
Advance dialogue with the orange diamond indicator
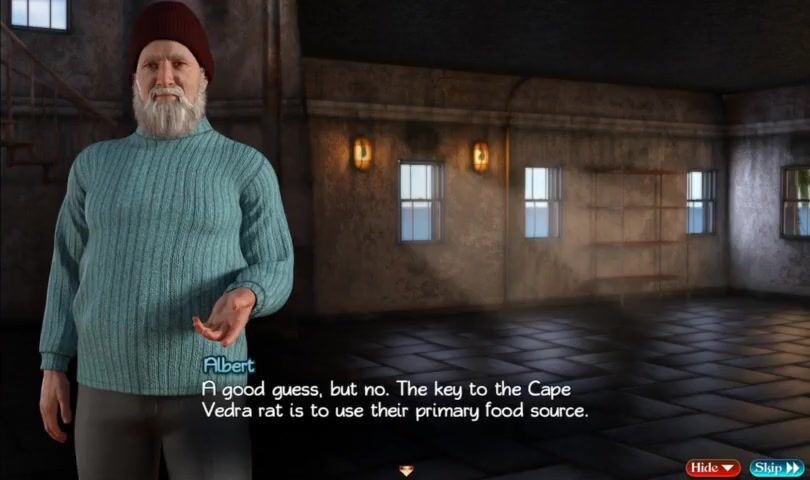[406, 469]
